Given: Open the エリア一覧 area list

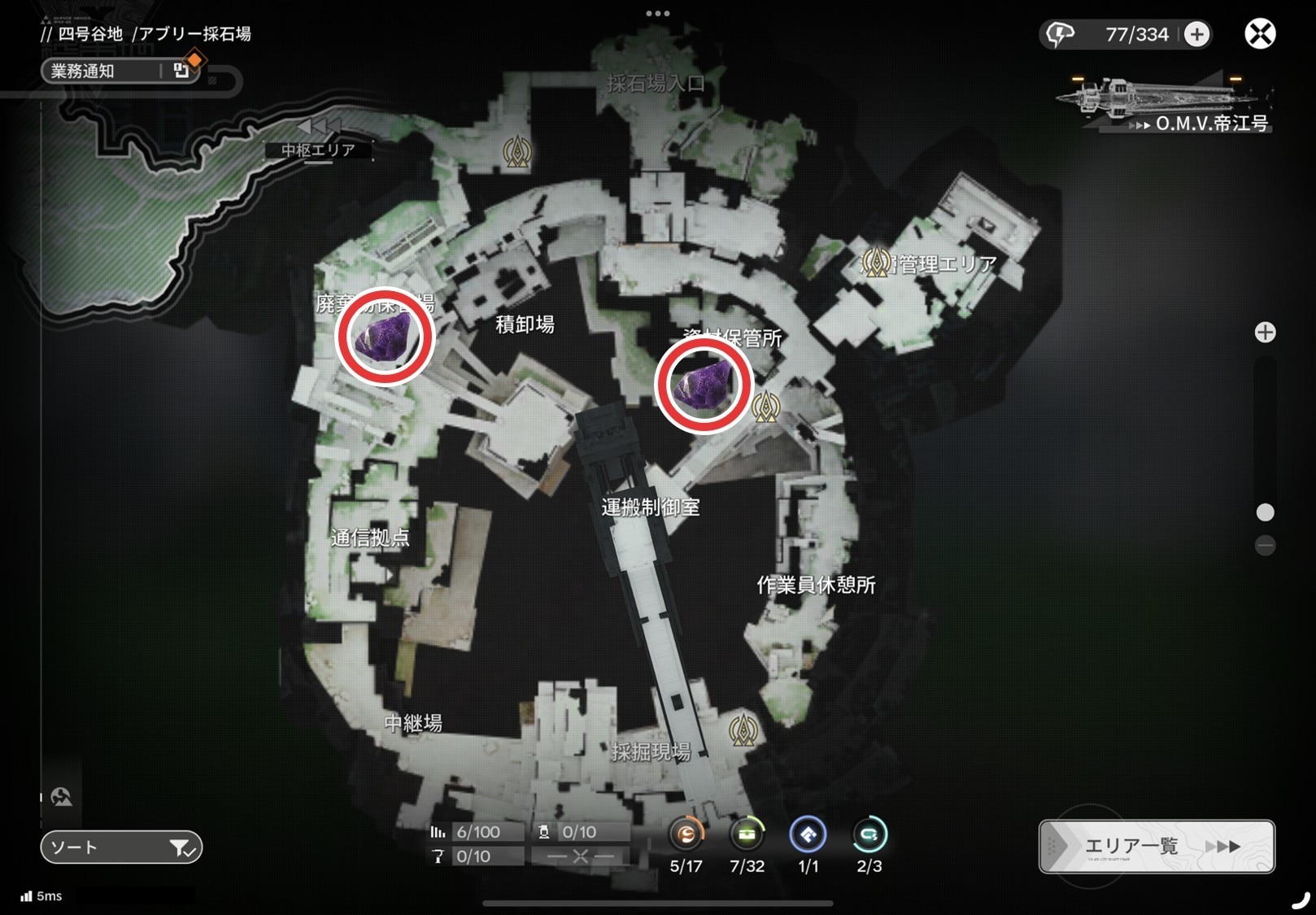Looking at the screenshot, I should [x=1157, y=847].
